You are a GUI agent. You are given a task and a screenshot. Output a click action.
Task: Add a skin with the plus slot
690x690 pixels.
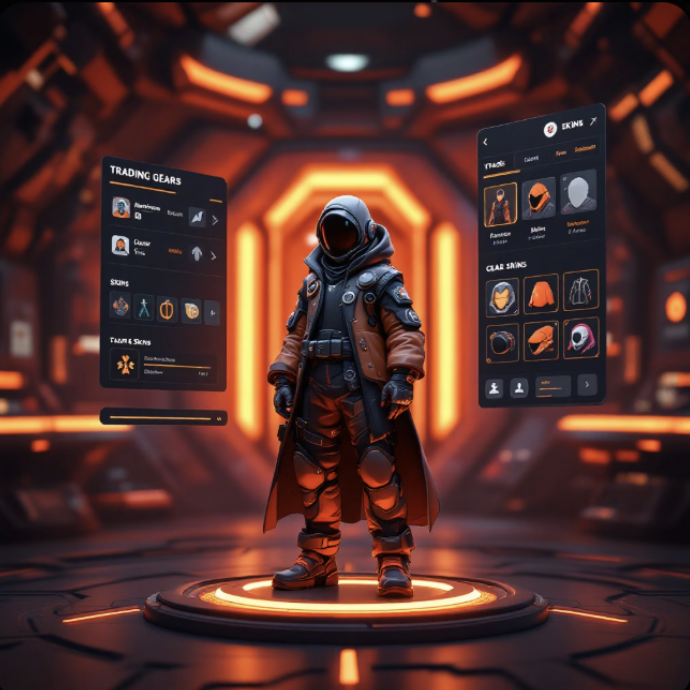point(211,313)
